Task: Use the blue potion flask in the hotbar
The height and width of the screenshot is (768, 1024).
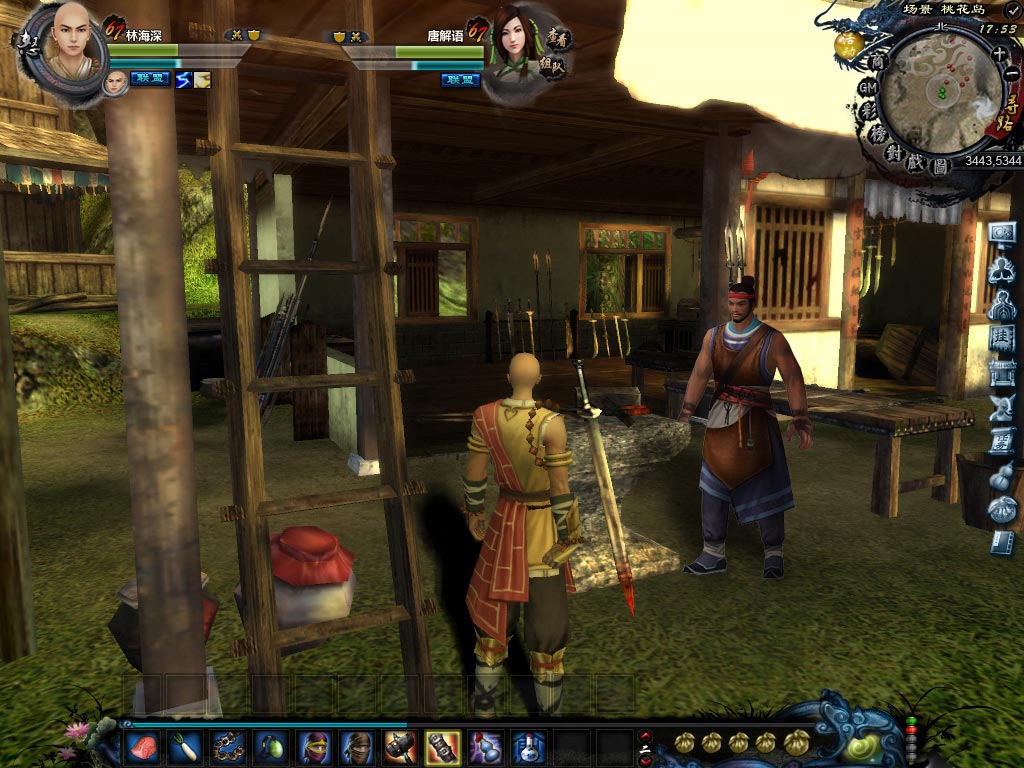Action: point(528,746)
